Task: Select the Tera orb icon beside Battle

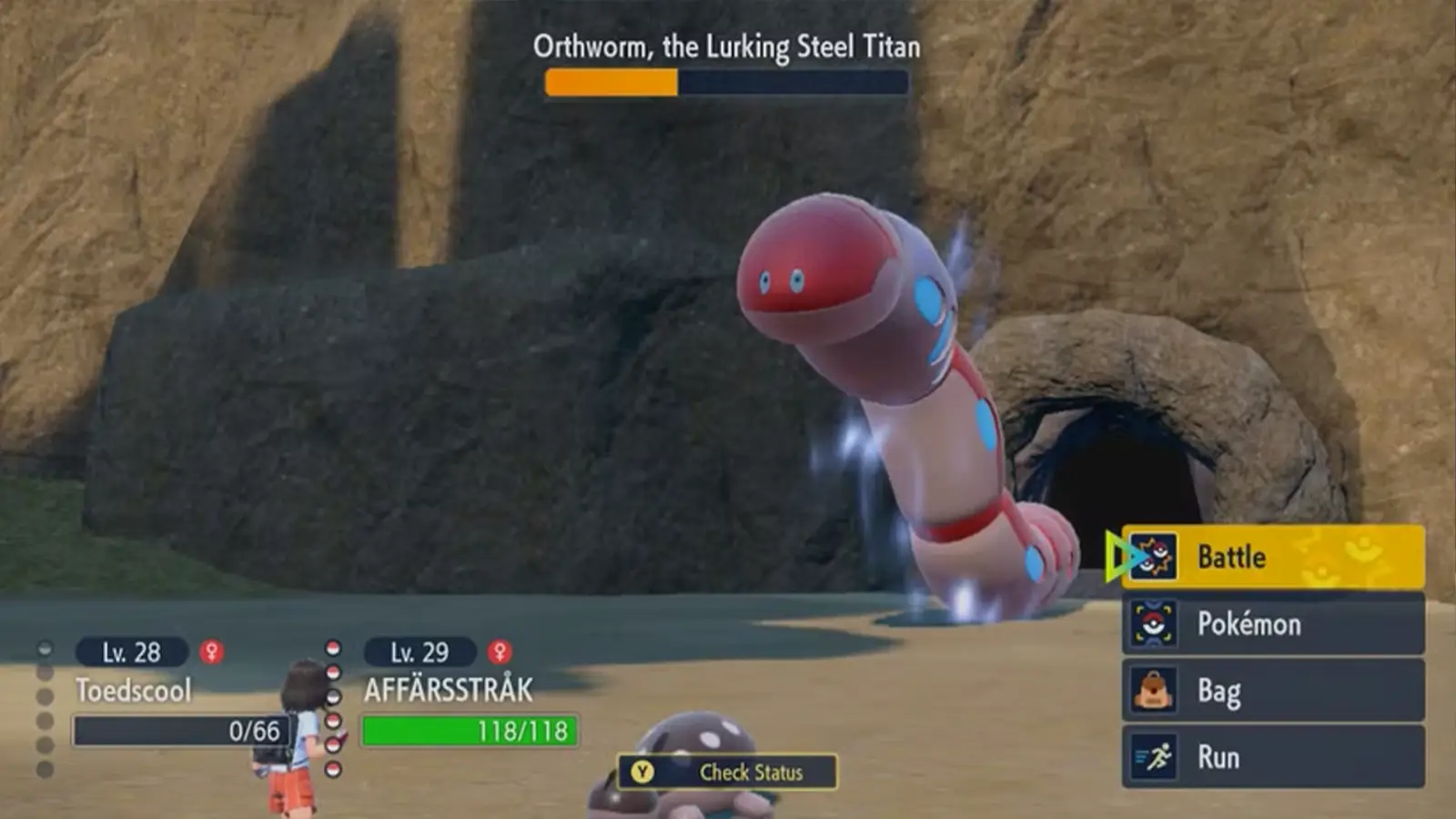Action: (x=1153, y=558)
